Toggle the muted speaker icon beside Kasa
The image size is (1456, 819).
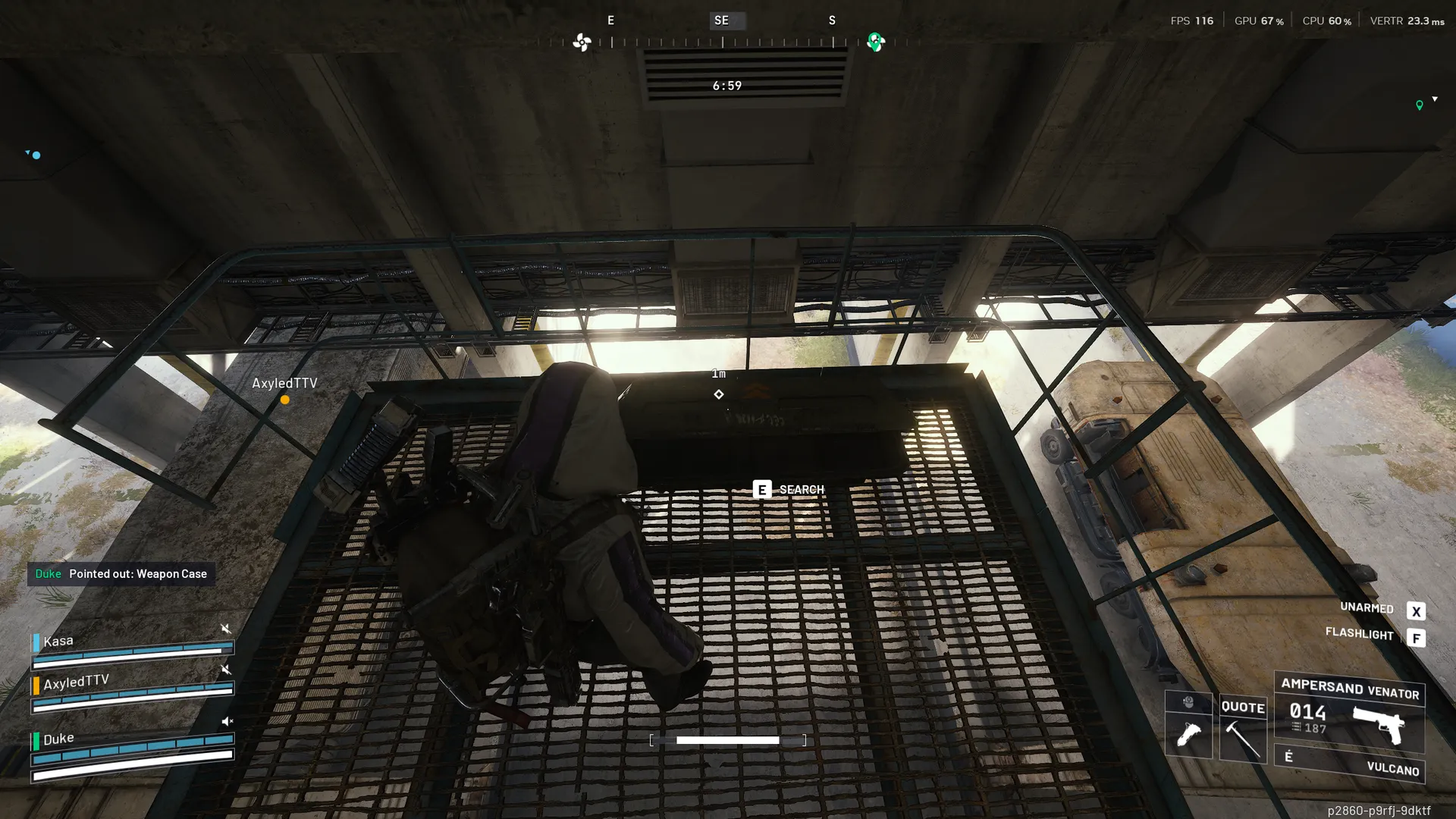click(225, 629)
